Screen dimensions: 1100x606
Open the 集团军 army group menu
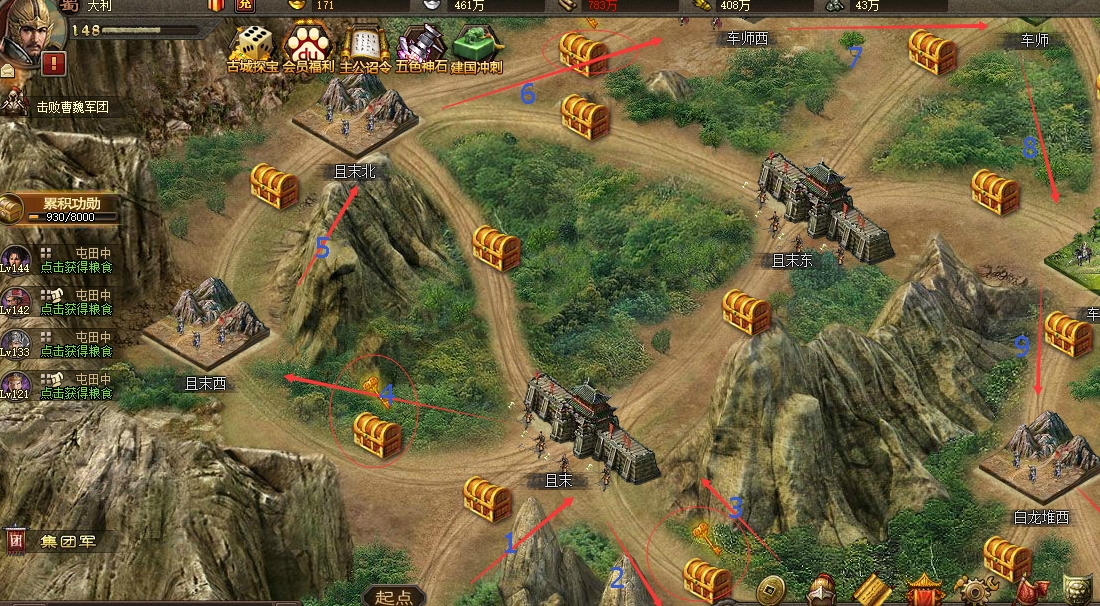point(60,541)
